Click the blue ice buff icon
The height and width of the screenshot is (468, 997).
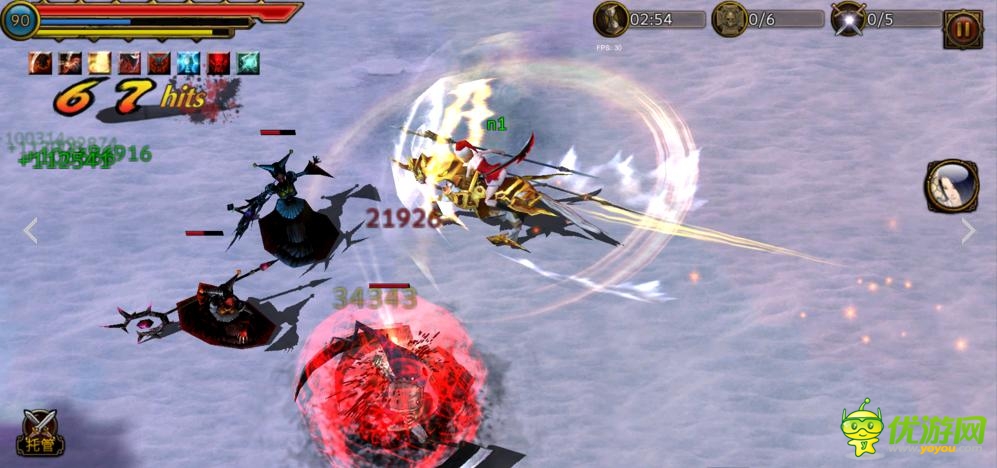coord(188,63)
